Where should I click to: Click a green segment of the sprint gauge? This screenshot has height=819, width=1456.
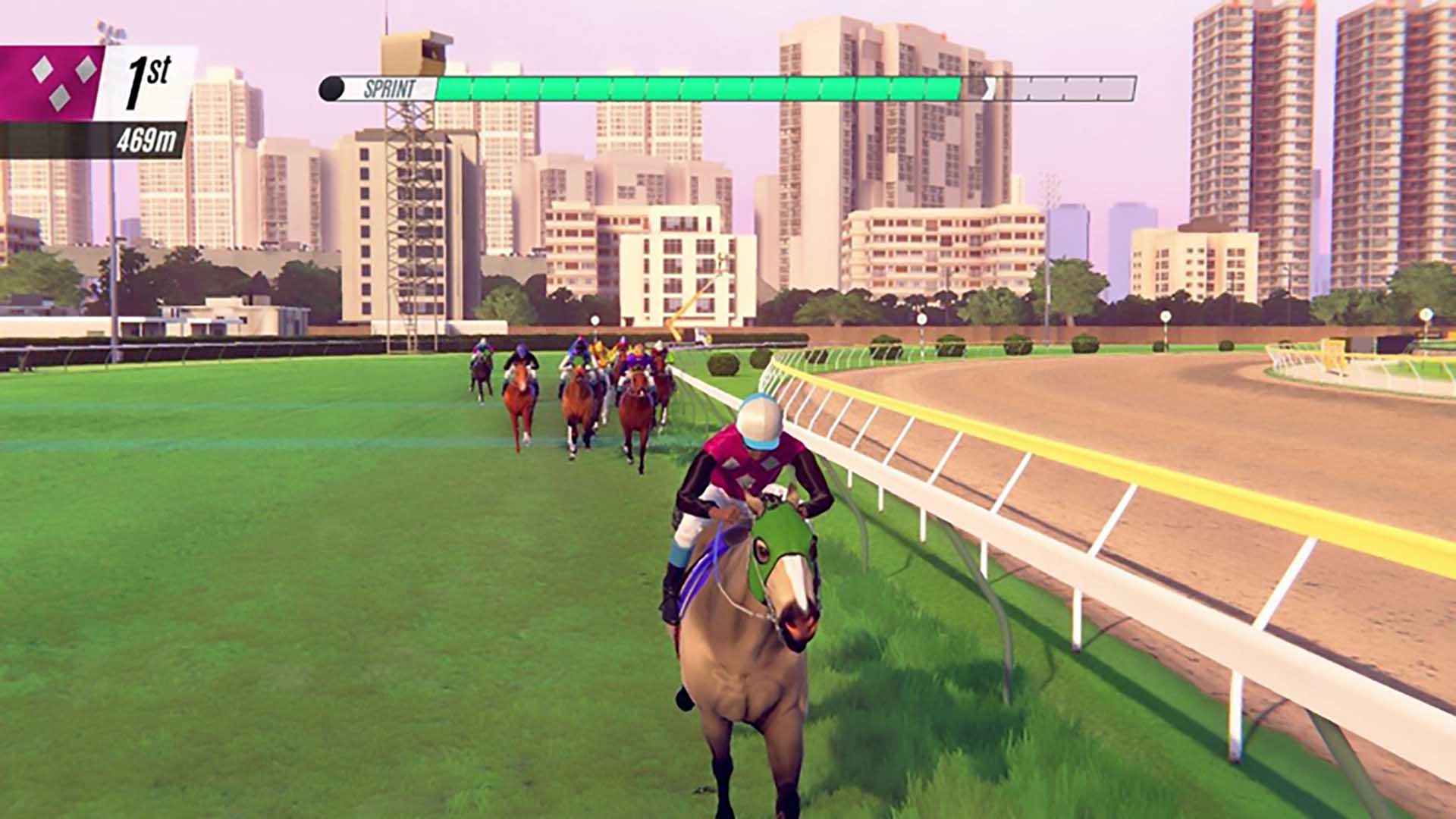pyautogui.click(x=682, y=87)
